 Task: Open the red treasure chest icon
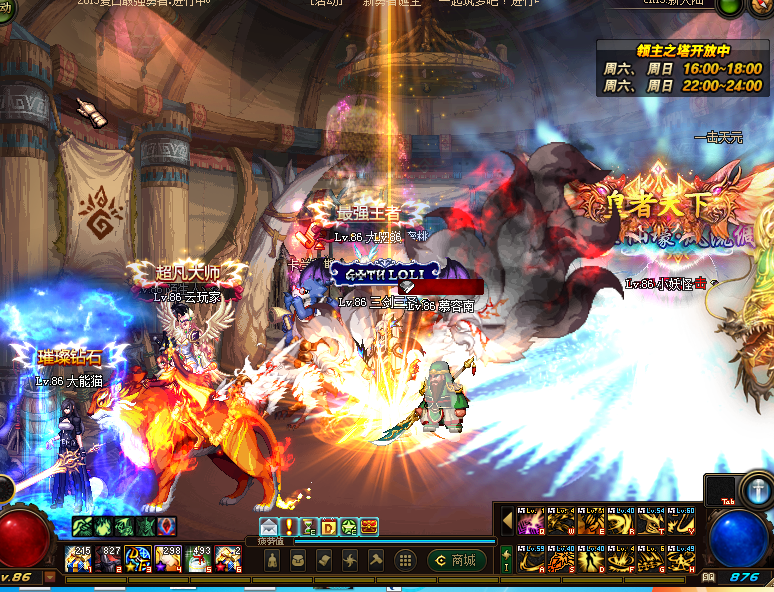pos(370,526)
